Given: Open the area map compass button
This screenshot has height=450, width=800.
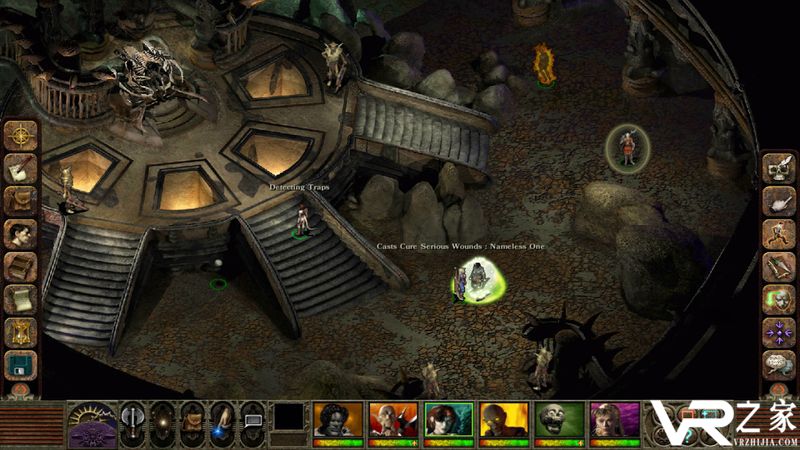Looking at the screenshot, I should coord(20,135).
